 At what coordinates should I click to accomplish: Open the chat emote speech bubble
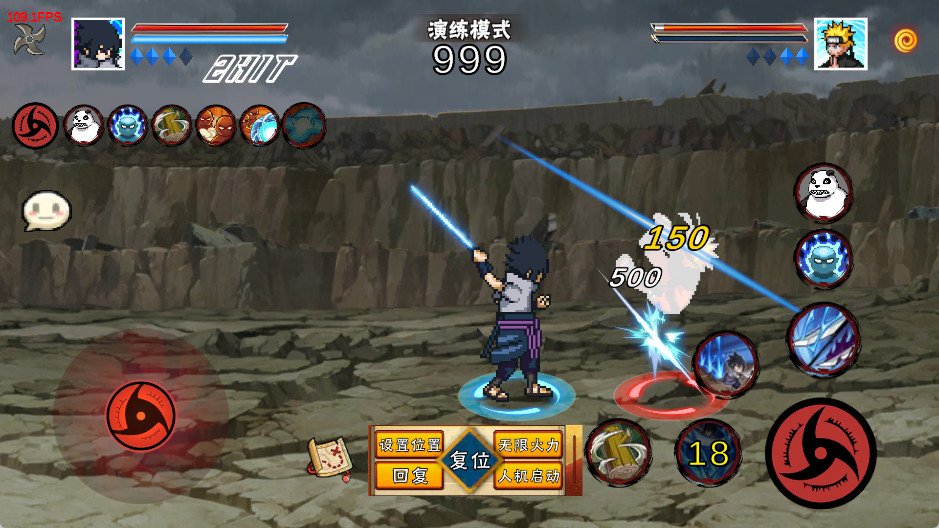[x=46, y=211]
